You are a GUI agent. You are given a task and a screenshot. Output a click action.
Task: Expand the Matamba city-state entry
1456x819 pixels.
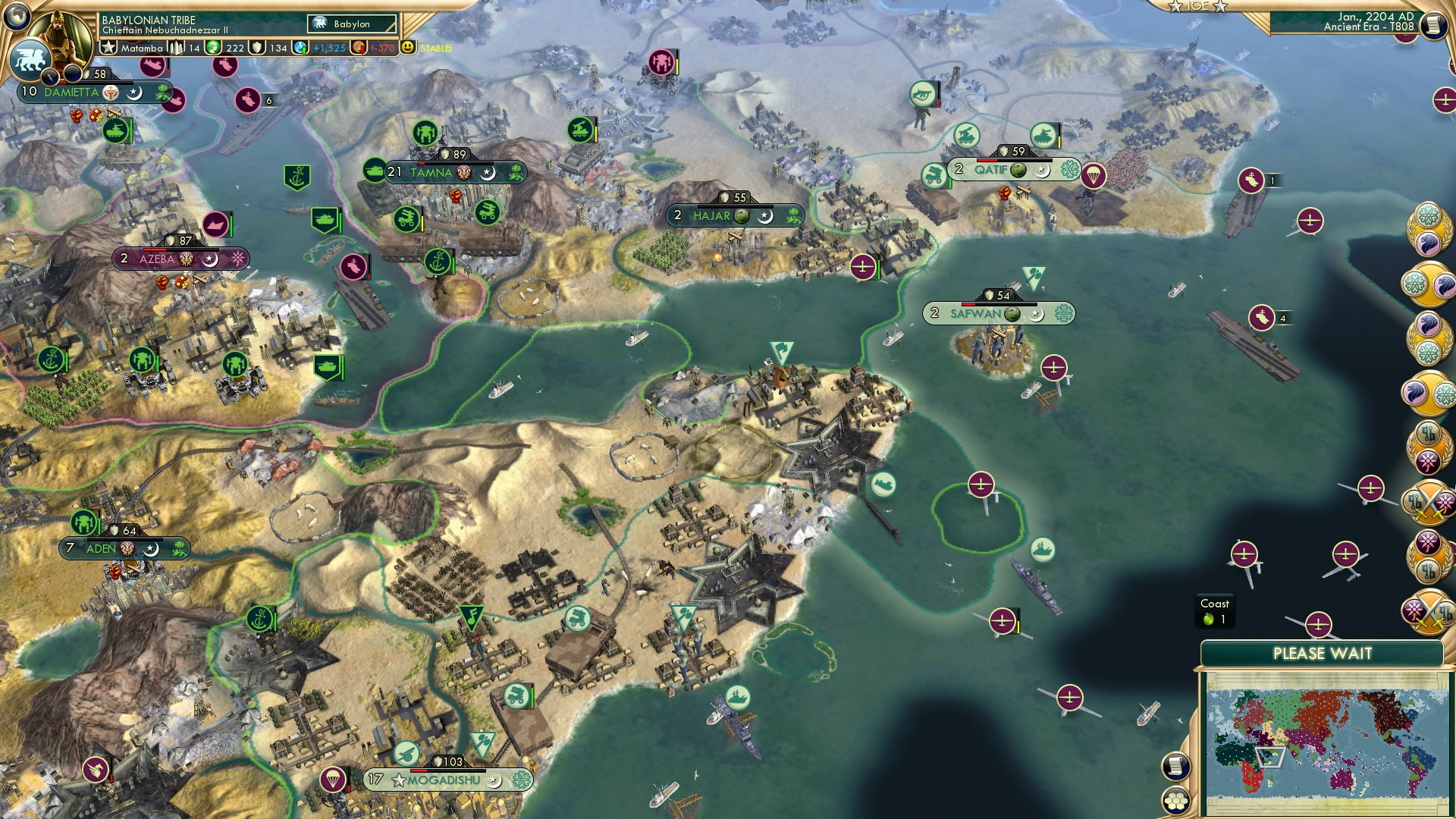141,49
